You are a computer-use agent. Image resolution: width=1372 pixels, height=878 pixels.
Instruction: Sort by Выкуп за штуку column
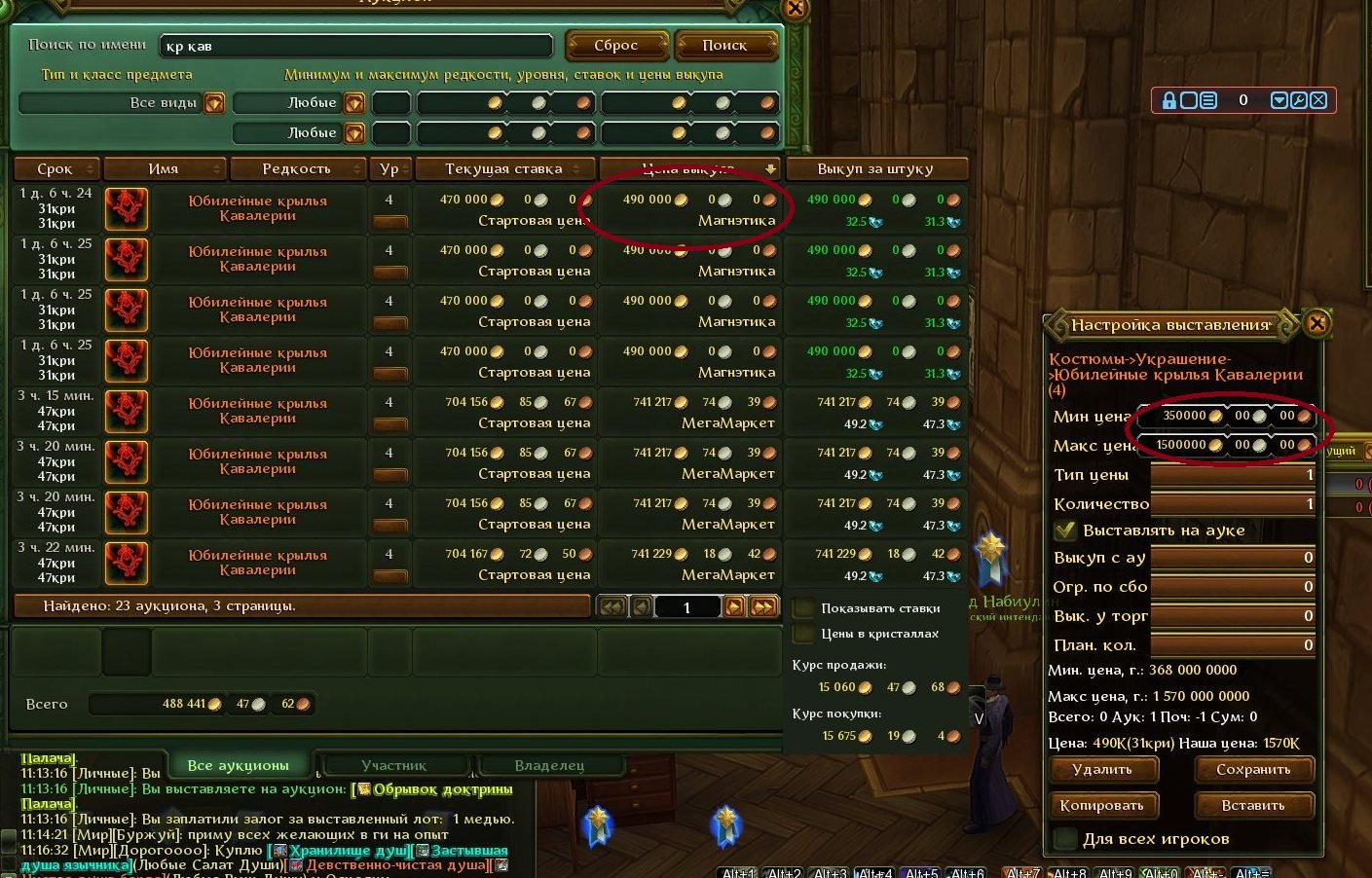[x=875, y=169]
